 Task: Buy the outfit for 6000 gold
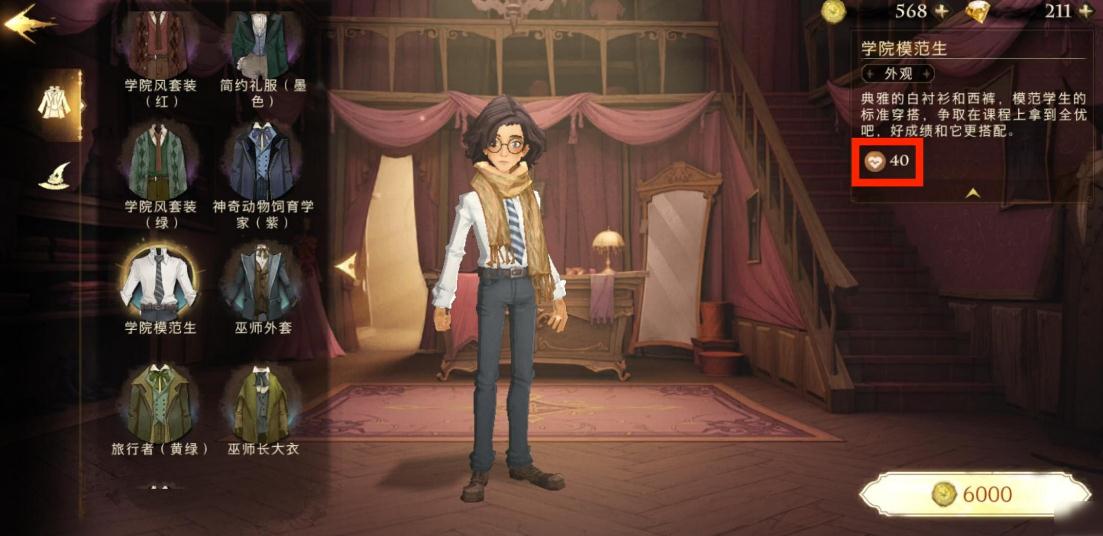click(x=973, y=494)
